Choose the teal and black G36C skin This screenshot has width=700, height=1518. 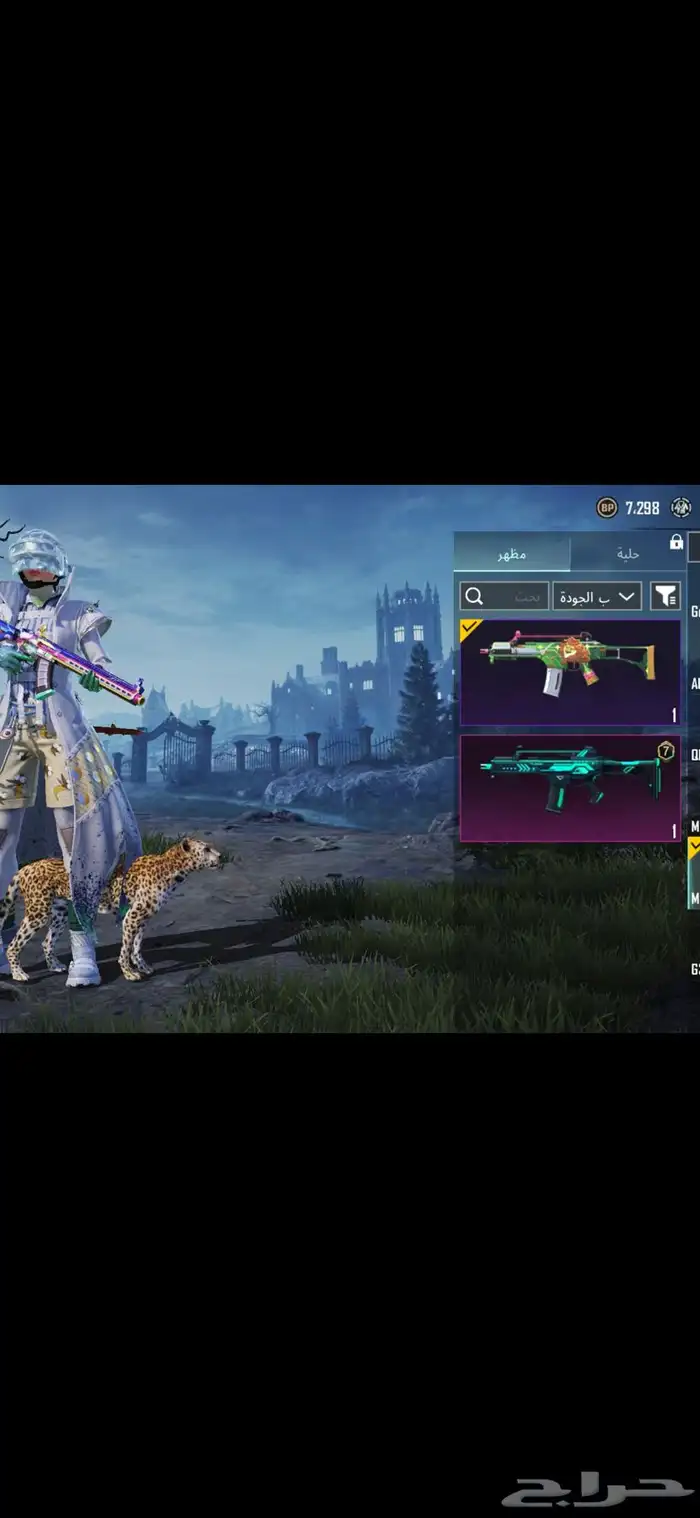[x=569, y=788]
